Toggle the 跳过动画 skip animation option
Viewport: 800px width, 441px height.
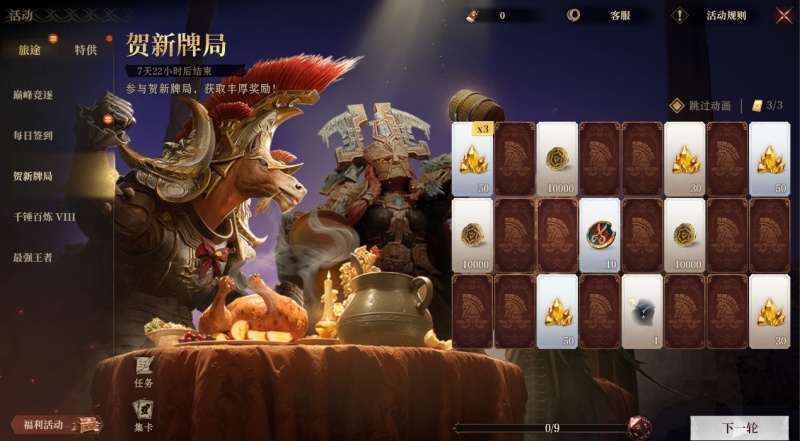pyautogui.click(x=700, y=106)
